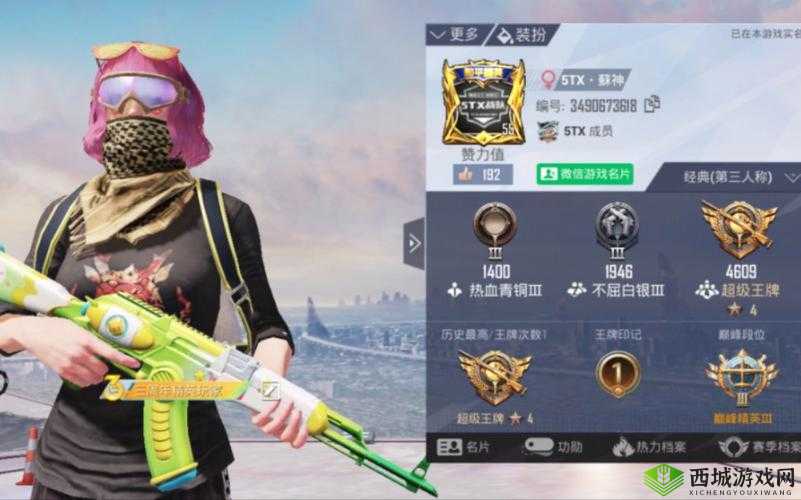Edit the title banner on the character
Screen dimensions: 801x500
[268, 388]
